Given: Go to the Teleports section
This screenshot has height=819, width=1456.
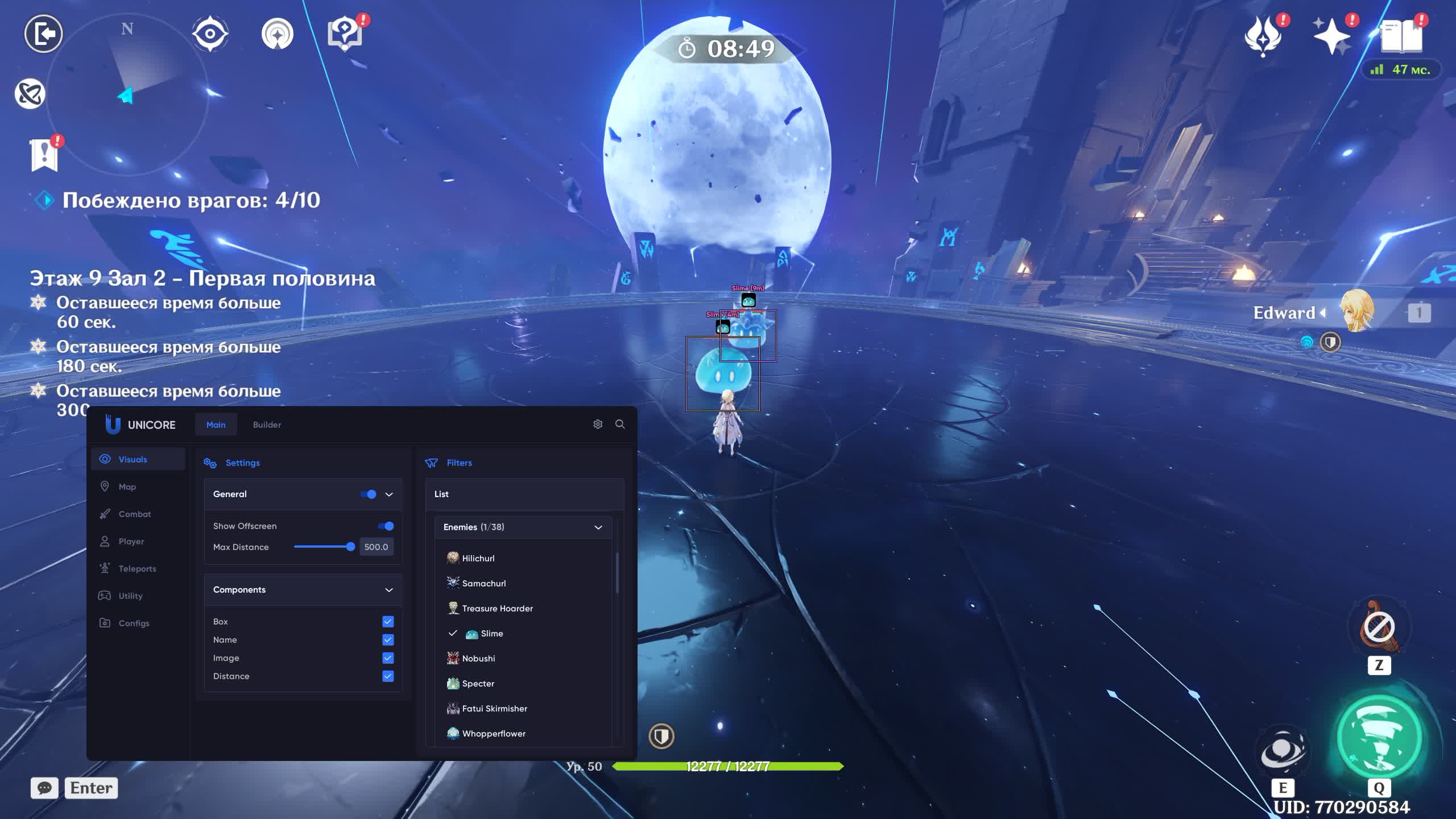Looking at the screenshot, I should [x=137, y=569].
